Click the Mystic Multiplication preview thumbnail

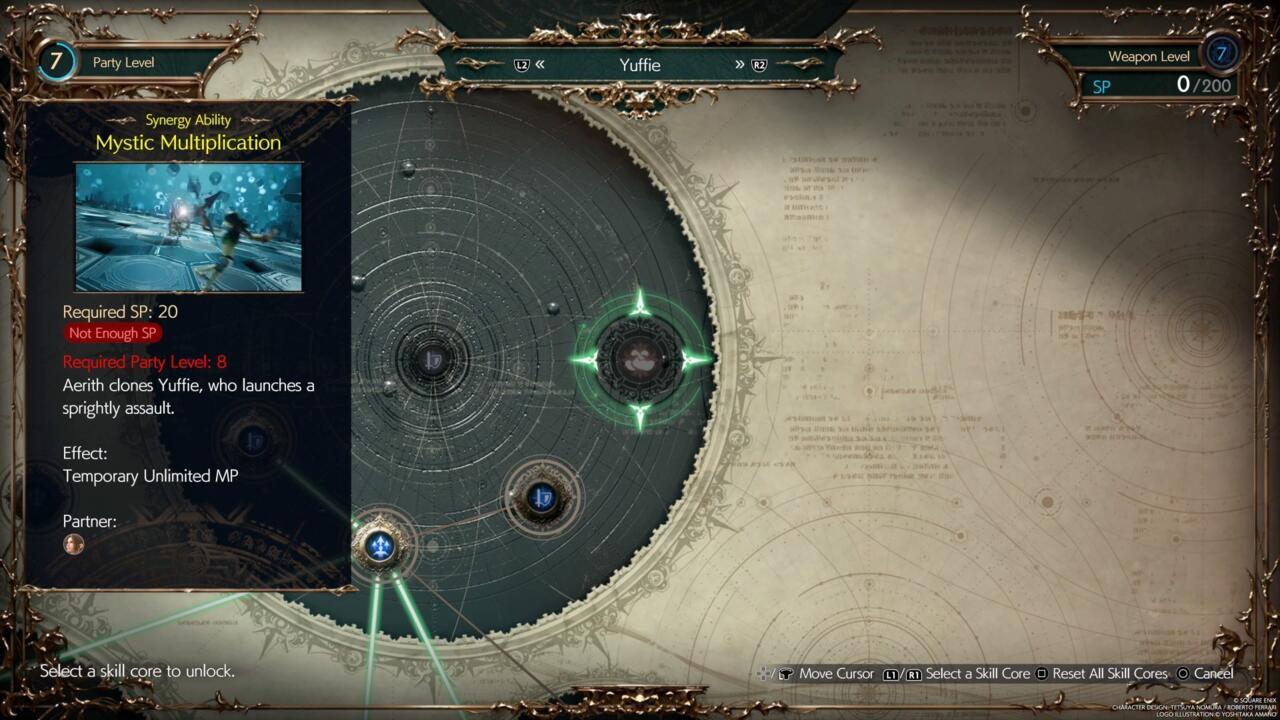pos(188,228)
